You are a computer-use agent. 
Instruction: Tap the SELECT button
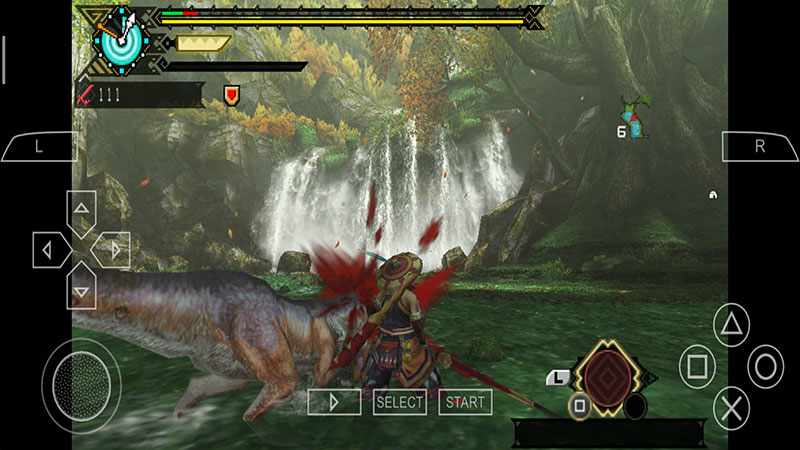click(x=399, y=402)
